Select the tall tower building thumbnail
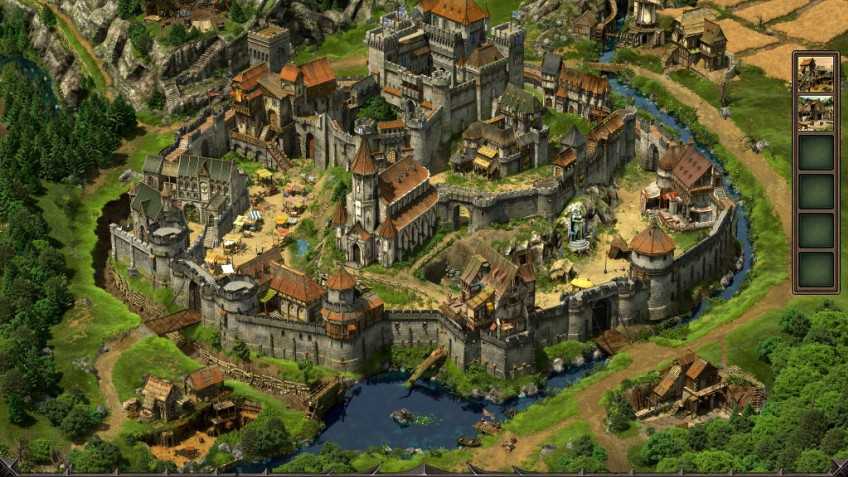Image resolution: width=848 pixels, height=477 pixels. pos(815,75)
